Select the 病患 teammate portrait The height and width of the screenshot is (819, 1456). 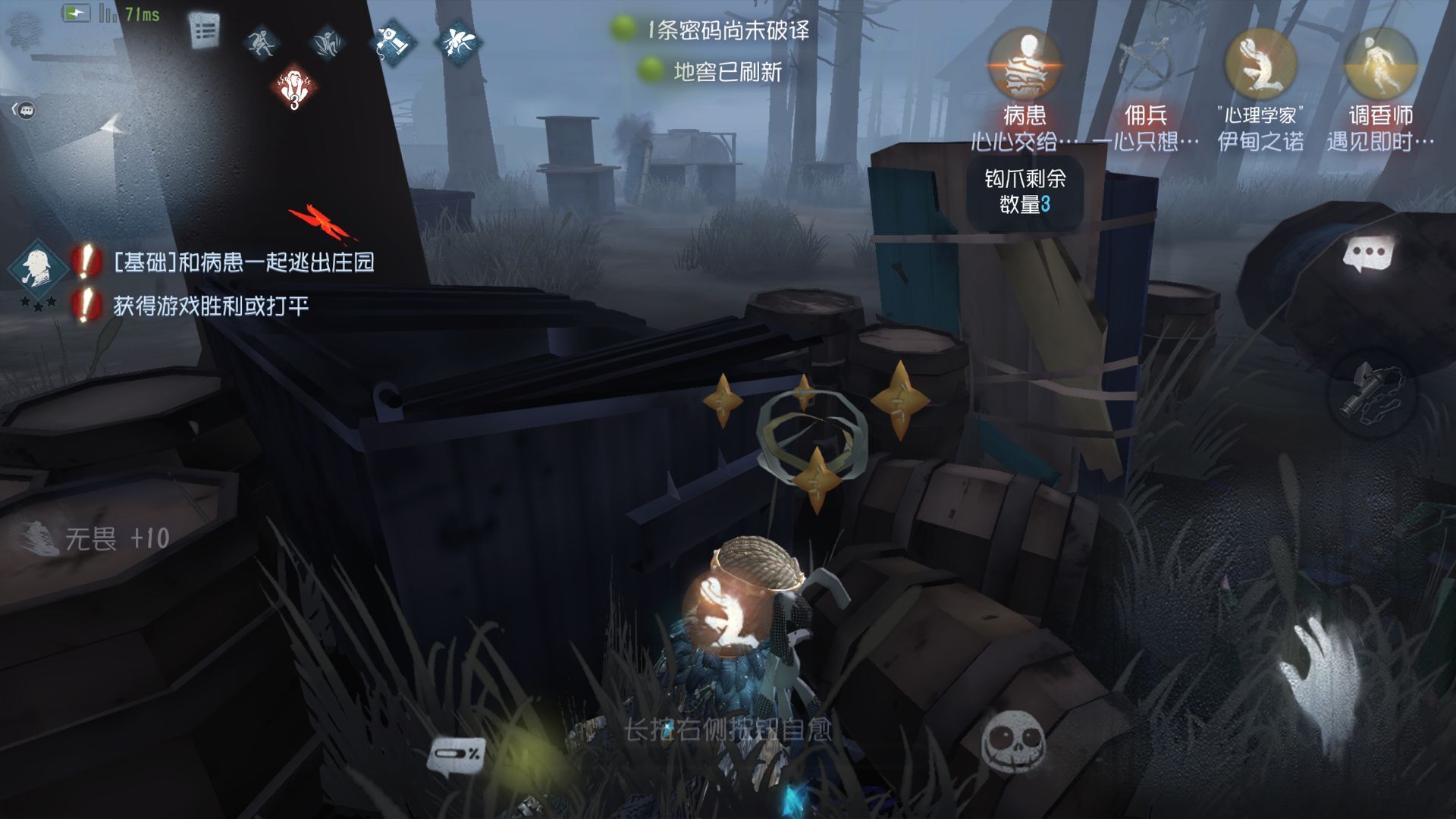click(x=1025, y=65)
